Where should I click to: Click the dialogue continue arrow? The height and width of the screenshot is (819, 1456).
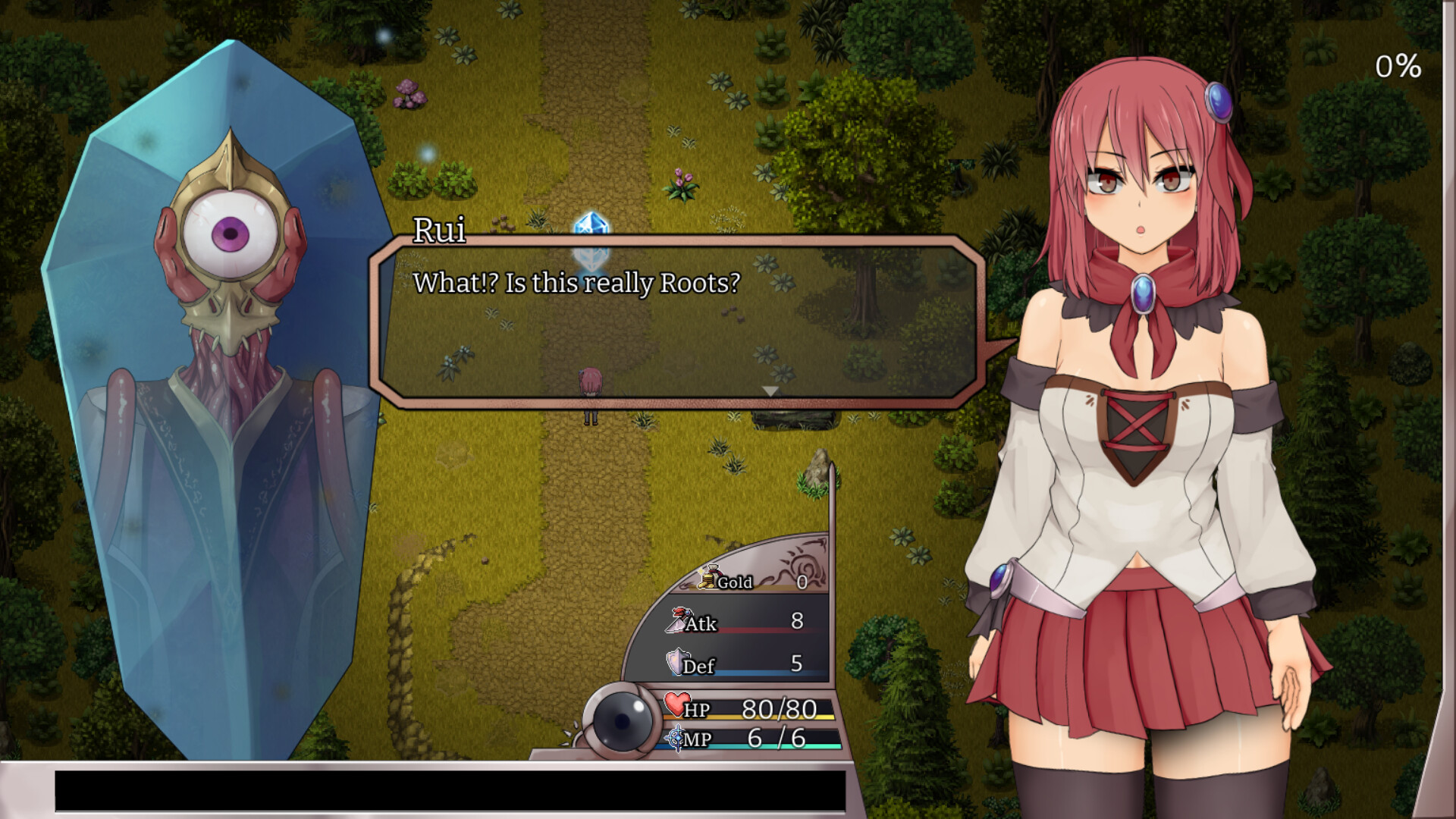point(770,391)
